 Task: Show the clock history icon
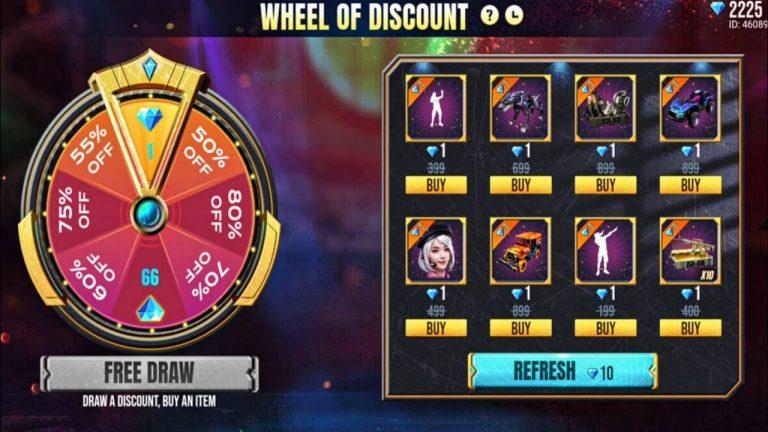(x=514, y=16)
